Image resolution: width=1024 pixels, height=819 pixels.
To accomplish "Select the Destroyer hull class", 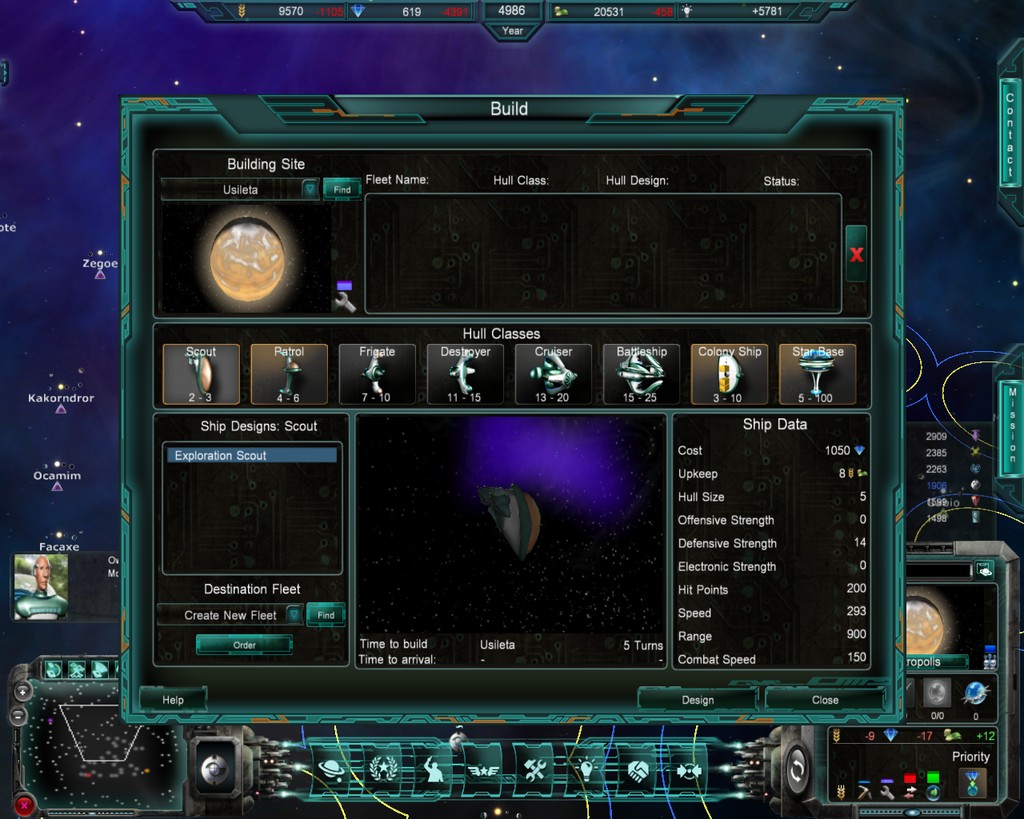I will (465, 374).
